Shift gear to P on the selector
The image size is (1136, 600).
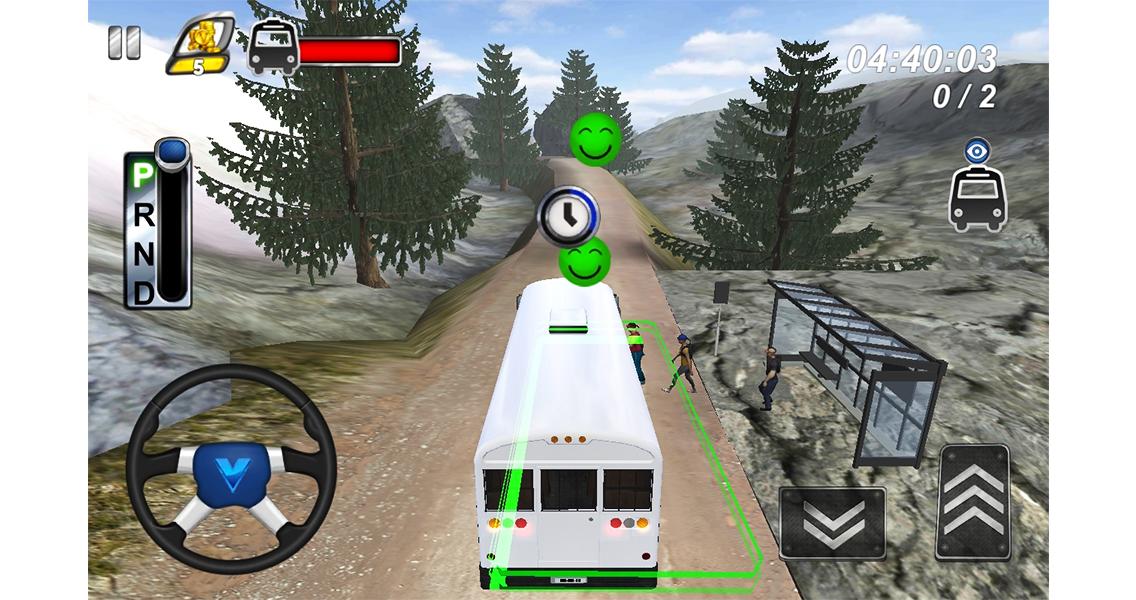(x=143, y=176)
